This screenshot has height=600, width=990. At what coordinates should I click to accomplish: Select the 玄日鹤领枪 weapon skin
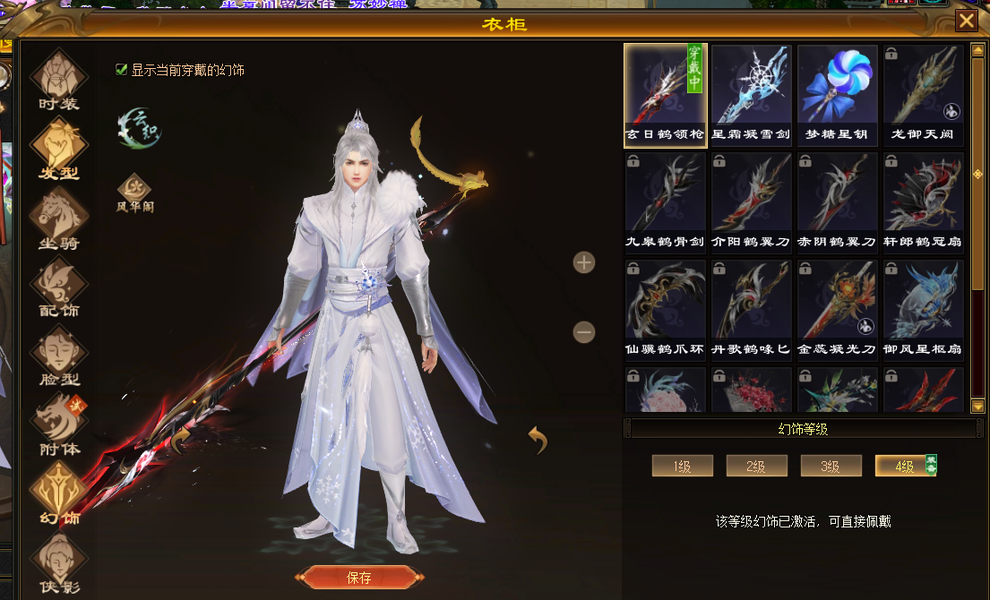665,94
